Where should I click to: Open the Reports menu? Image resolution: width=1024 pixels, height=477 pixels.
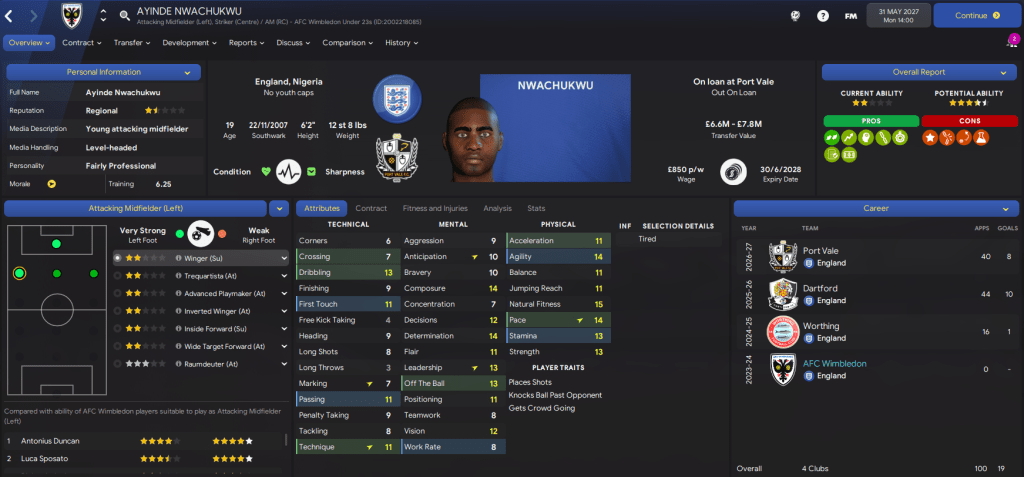coord(246,43)
